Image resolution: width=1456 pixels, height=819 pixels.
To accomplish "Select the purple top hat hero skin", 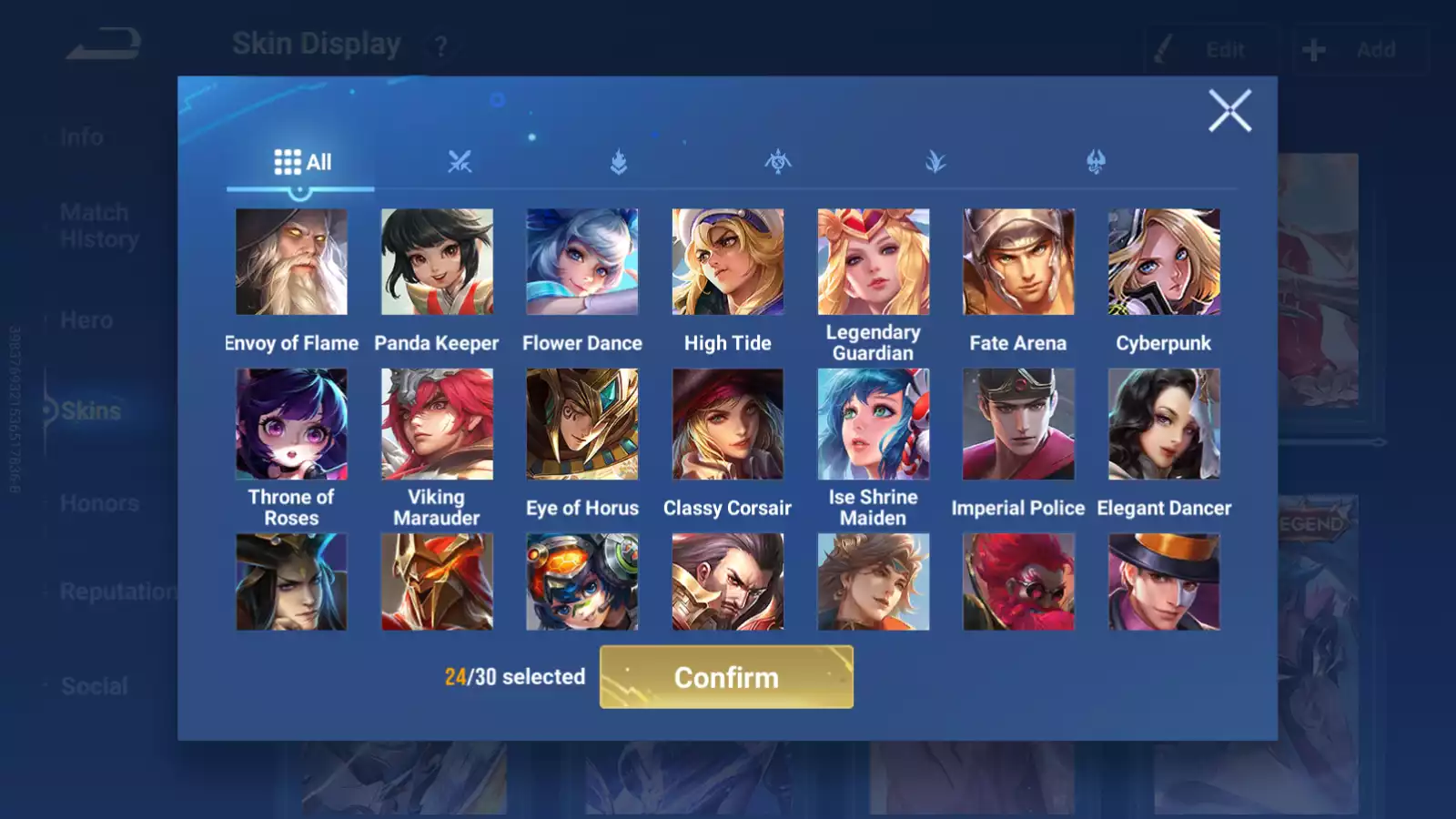I will coord(1164,582).
